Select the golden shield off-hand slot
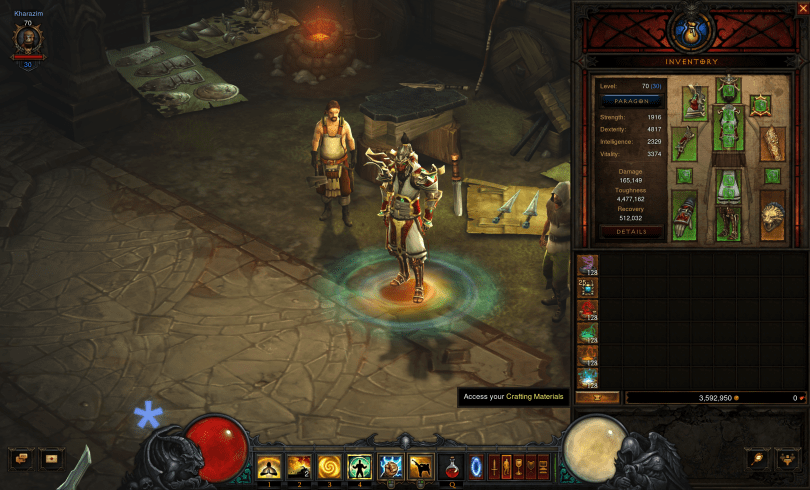Screen dimensions: 810x490 (774, 216)
